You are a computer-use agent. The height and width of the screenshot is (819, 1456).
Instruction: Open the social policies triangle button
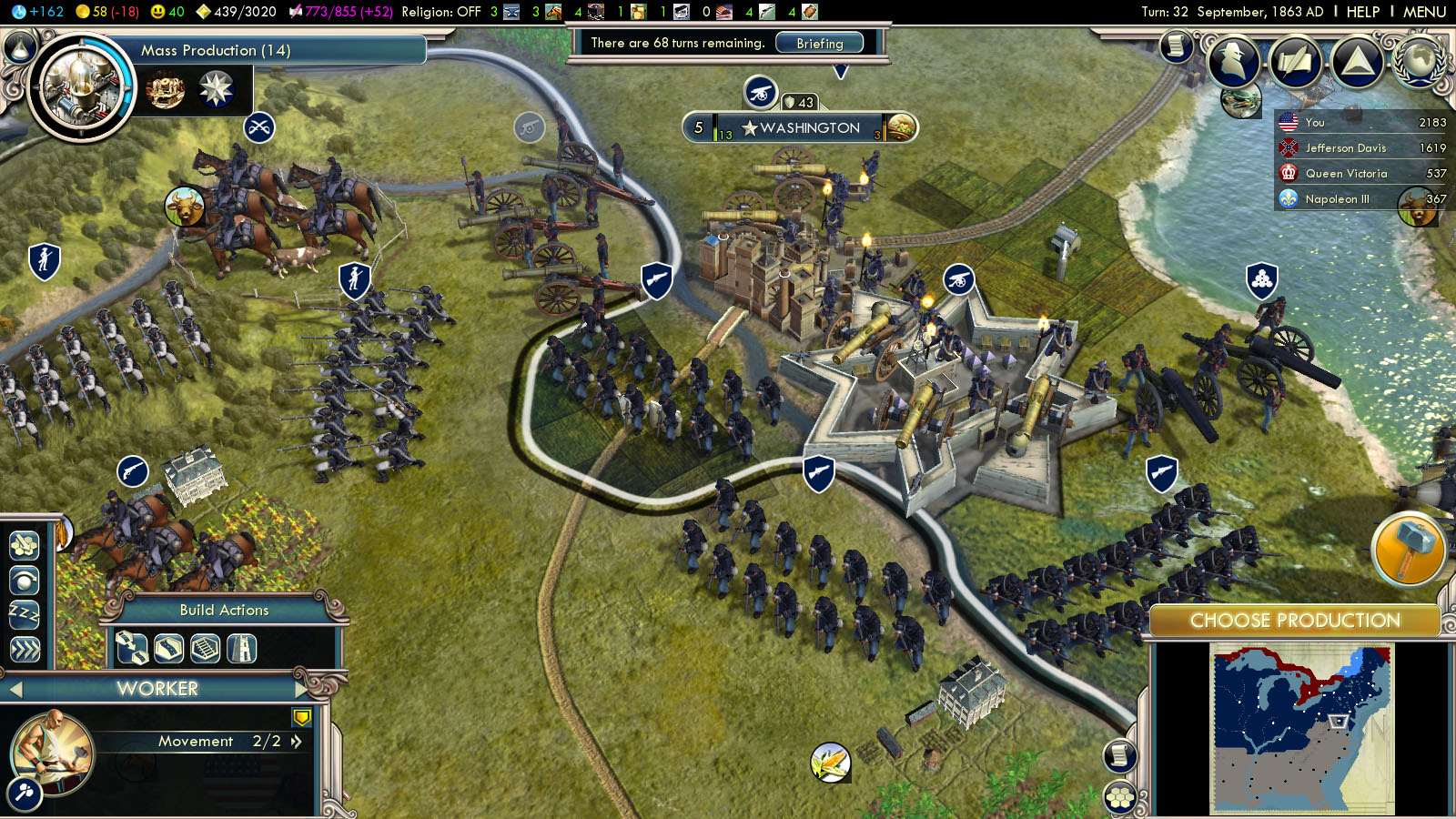point(1357,60)
